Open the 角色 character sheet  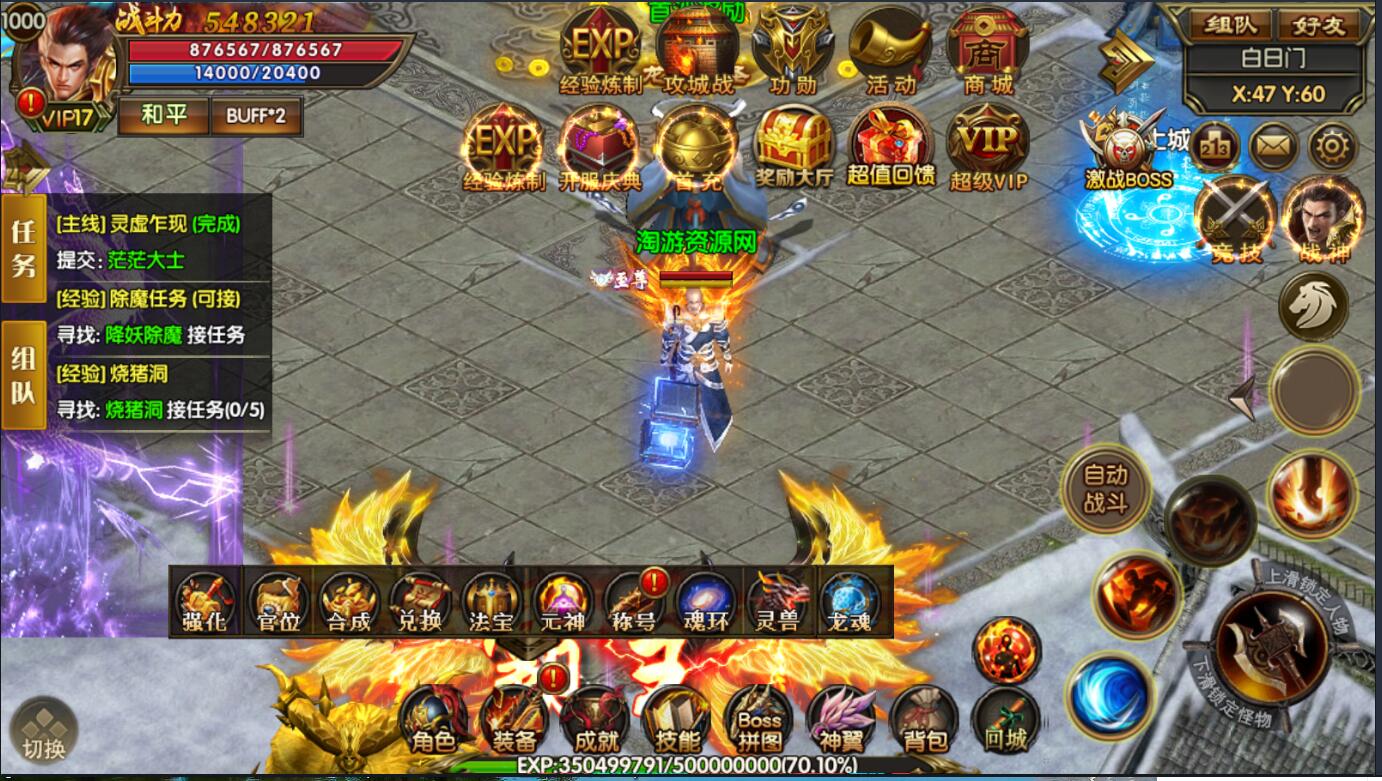click(433, 719)
